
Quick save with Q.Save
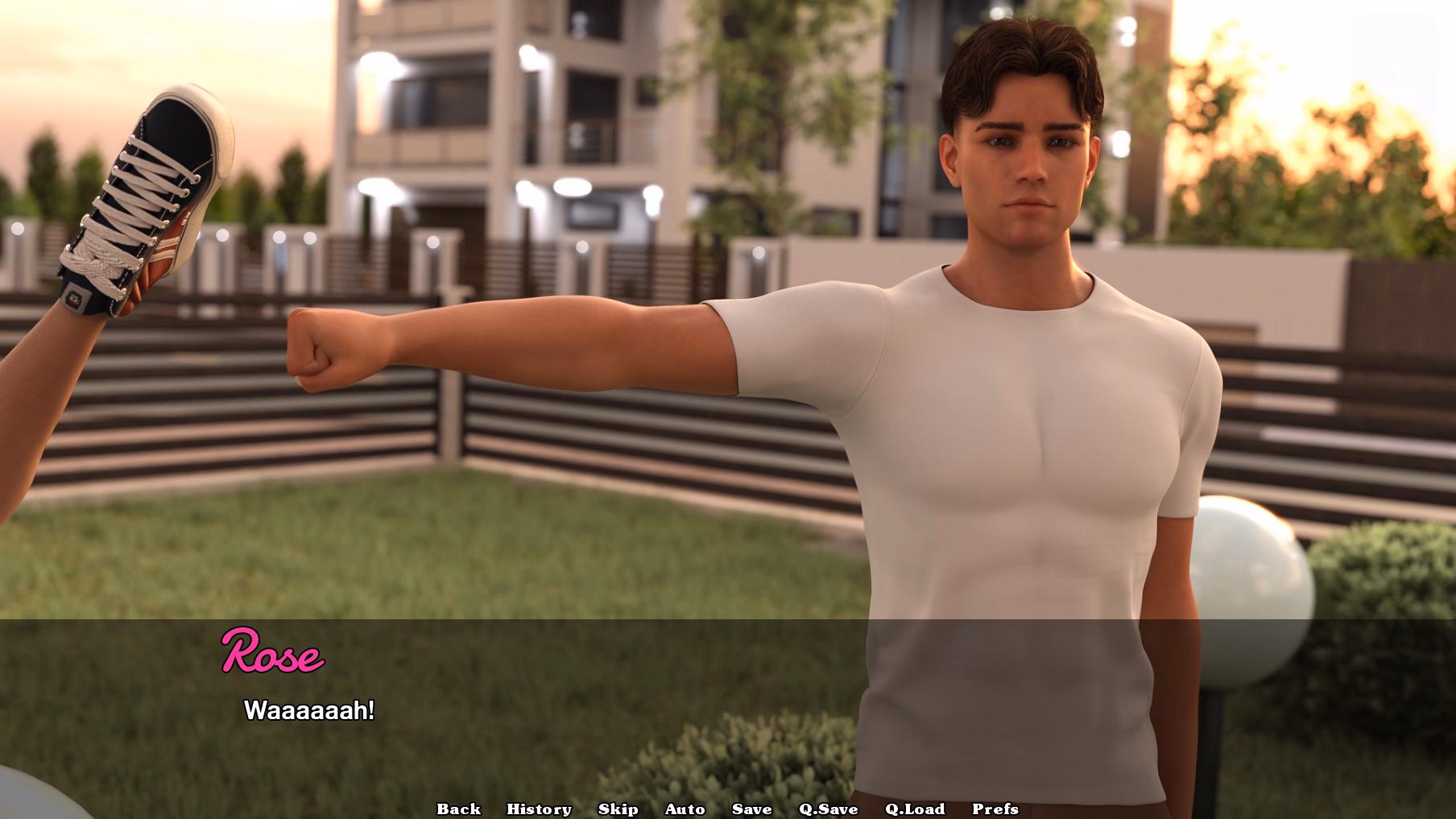click(828, 809)
